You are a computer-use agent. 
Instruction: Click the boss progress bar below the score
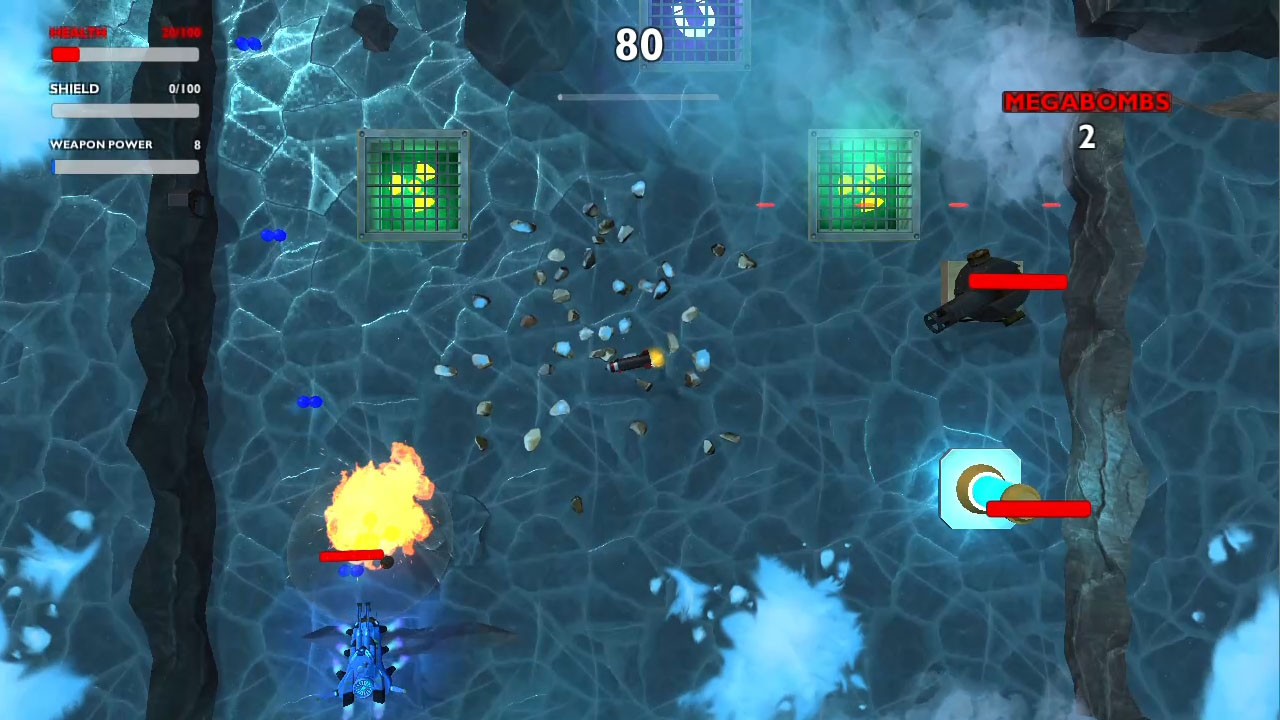click(x=640, y=97)
